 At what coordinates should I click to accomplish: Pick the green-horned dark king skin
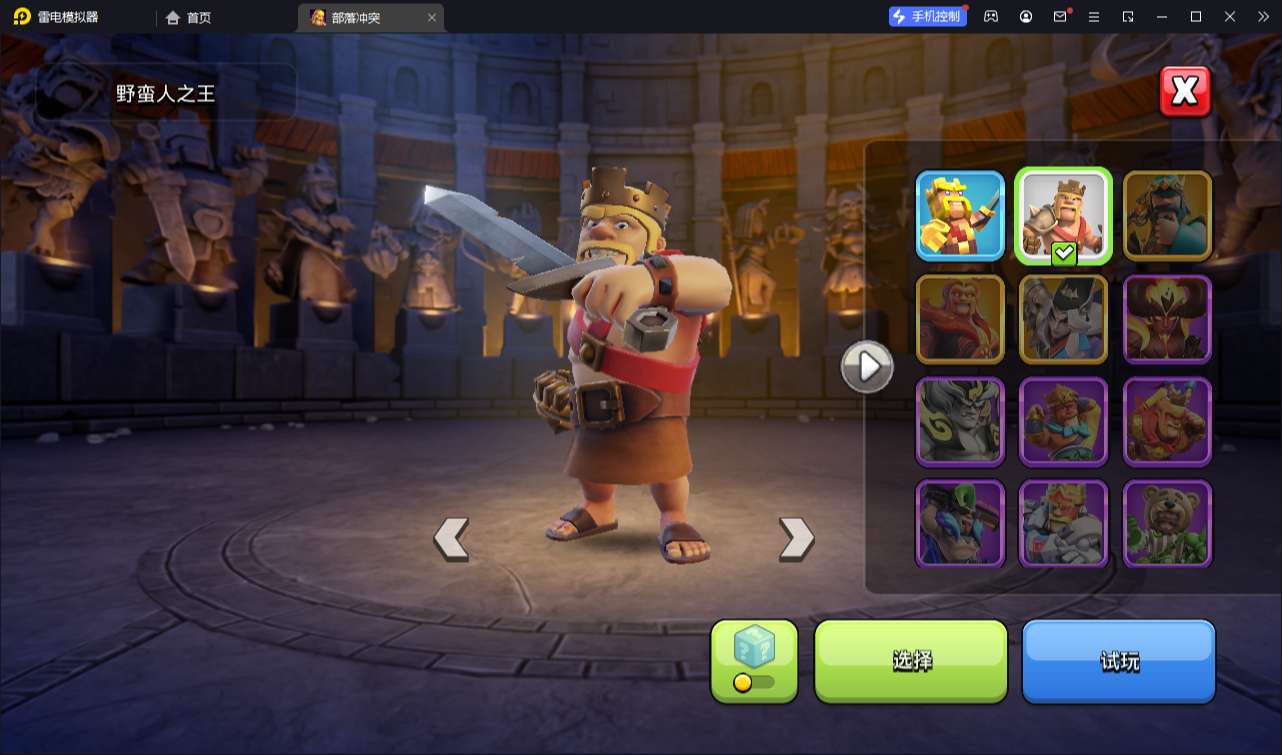point(960,524)
